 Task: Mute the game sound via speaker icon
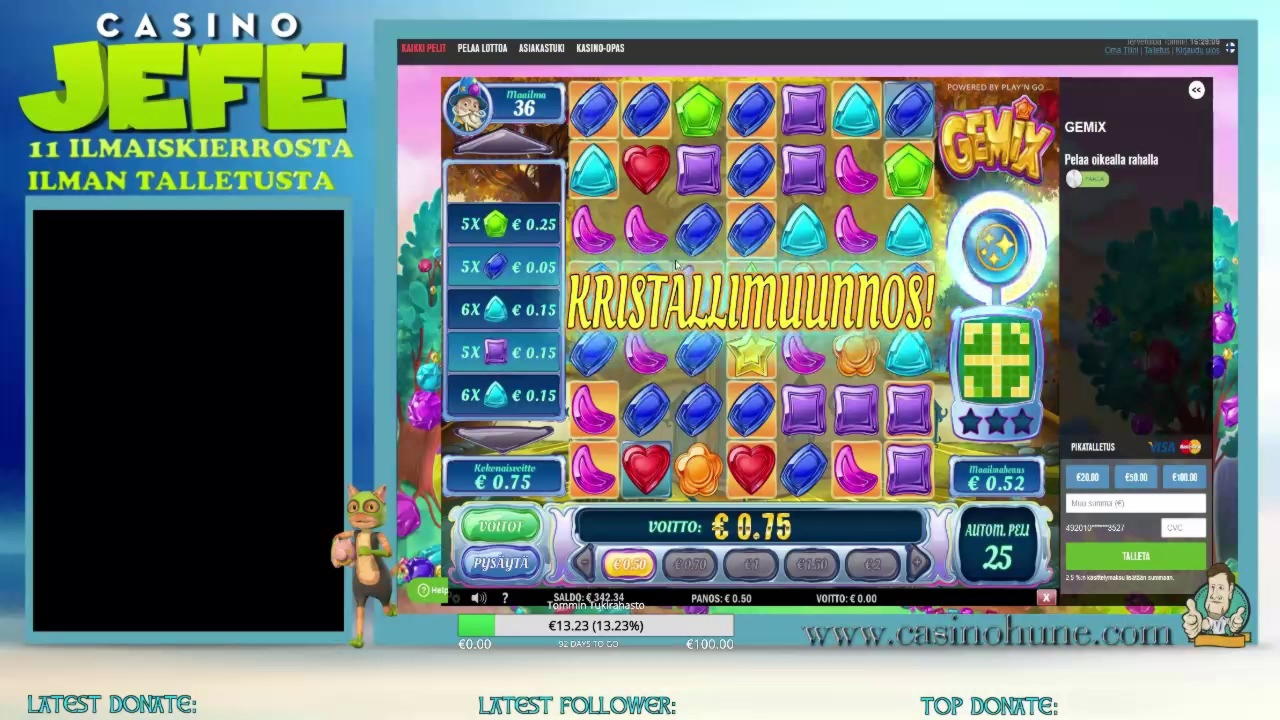[478, 597]
